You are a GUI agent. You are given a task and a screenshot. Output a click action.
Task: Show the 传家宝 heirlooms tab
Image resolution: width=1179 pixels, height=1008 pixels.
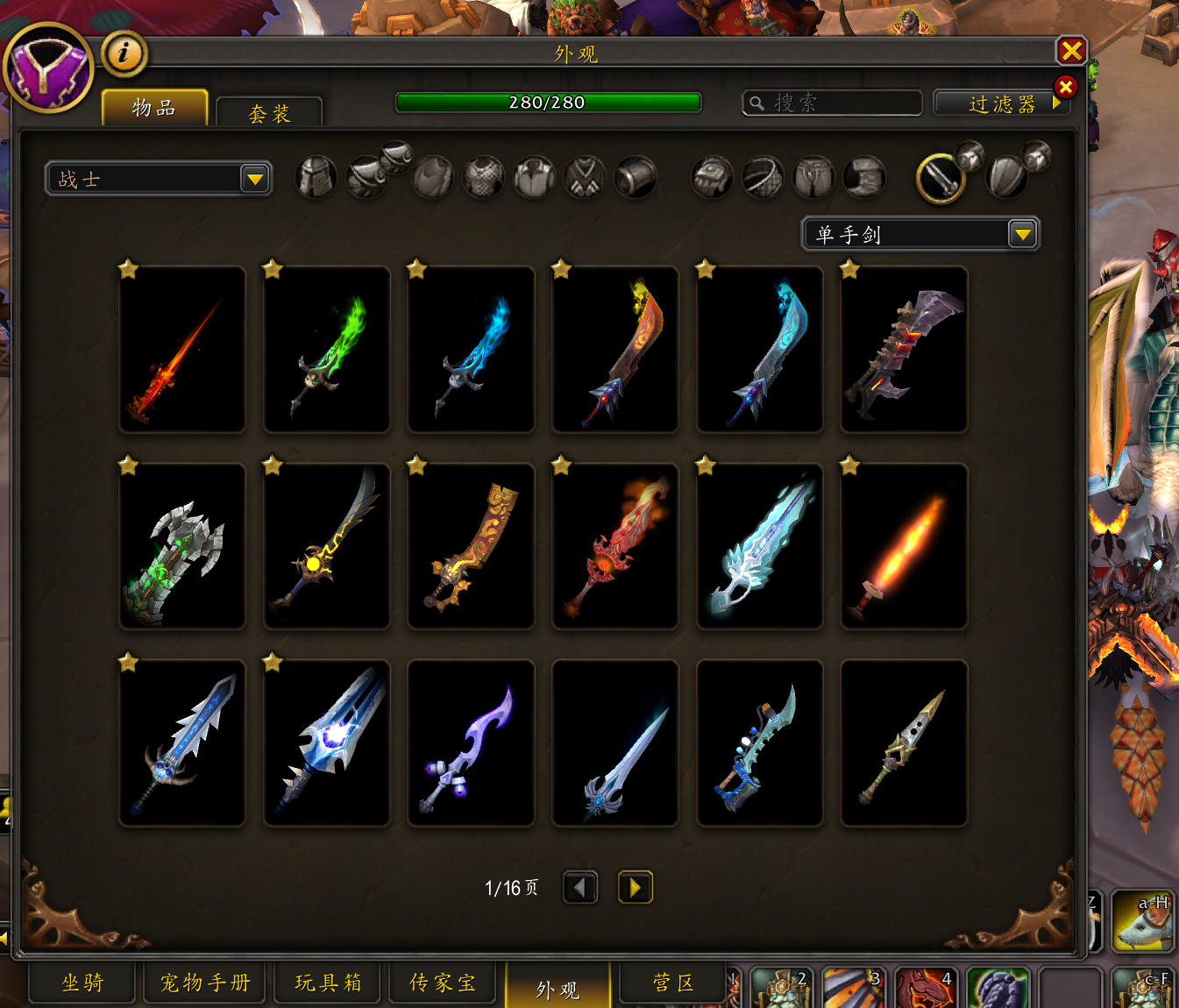tap(443, 983)
